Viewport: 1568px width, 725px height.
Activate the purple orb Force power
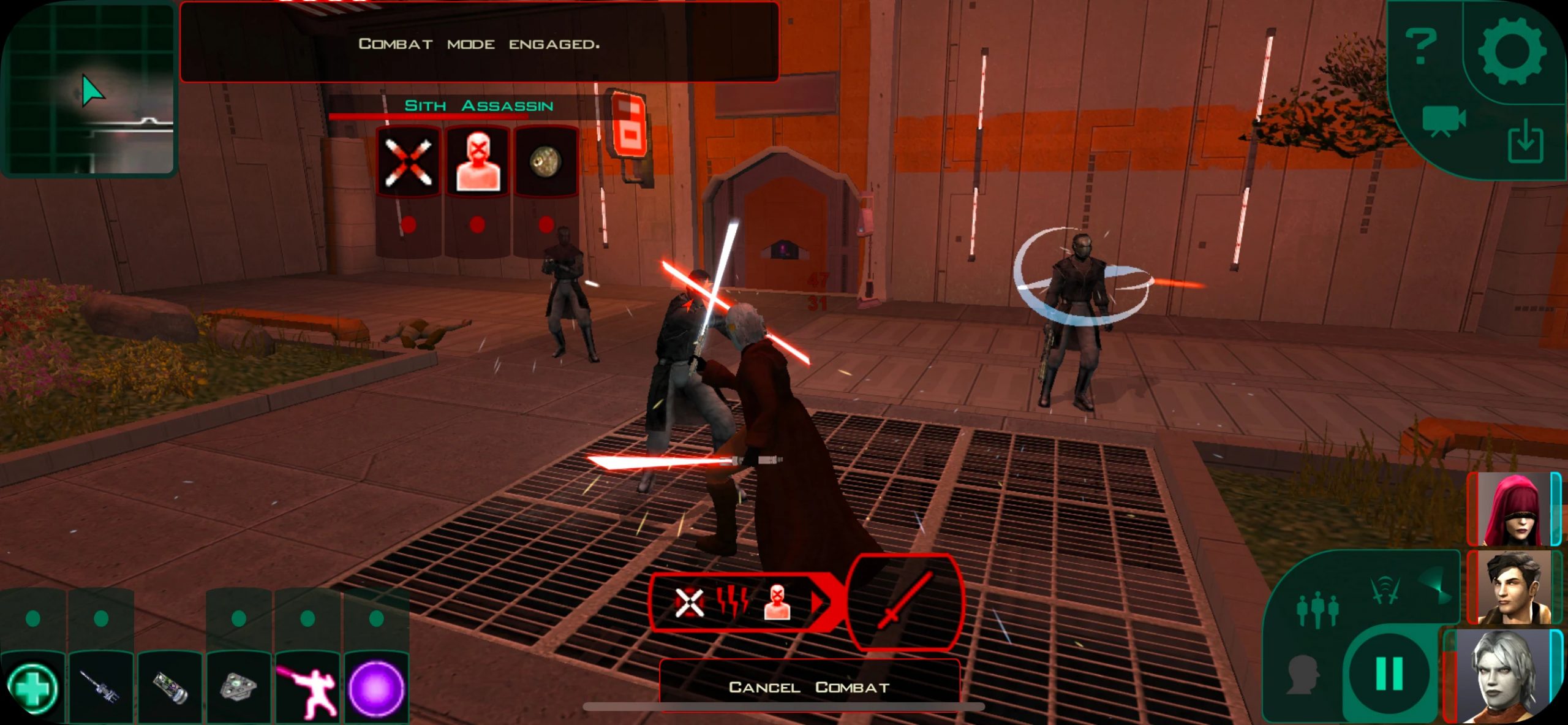[x=376, y=688]
